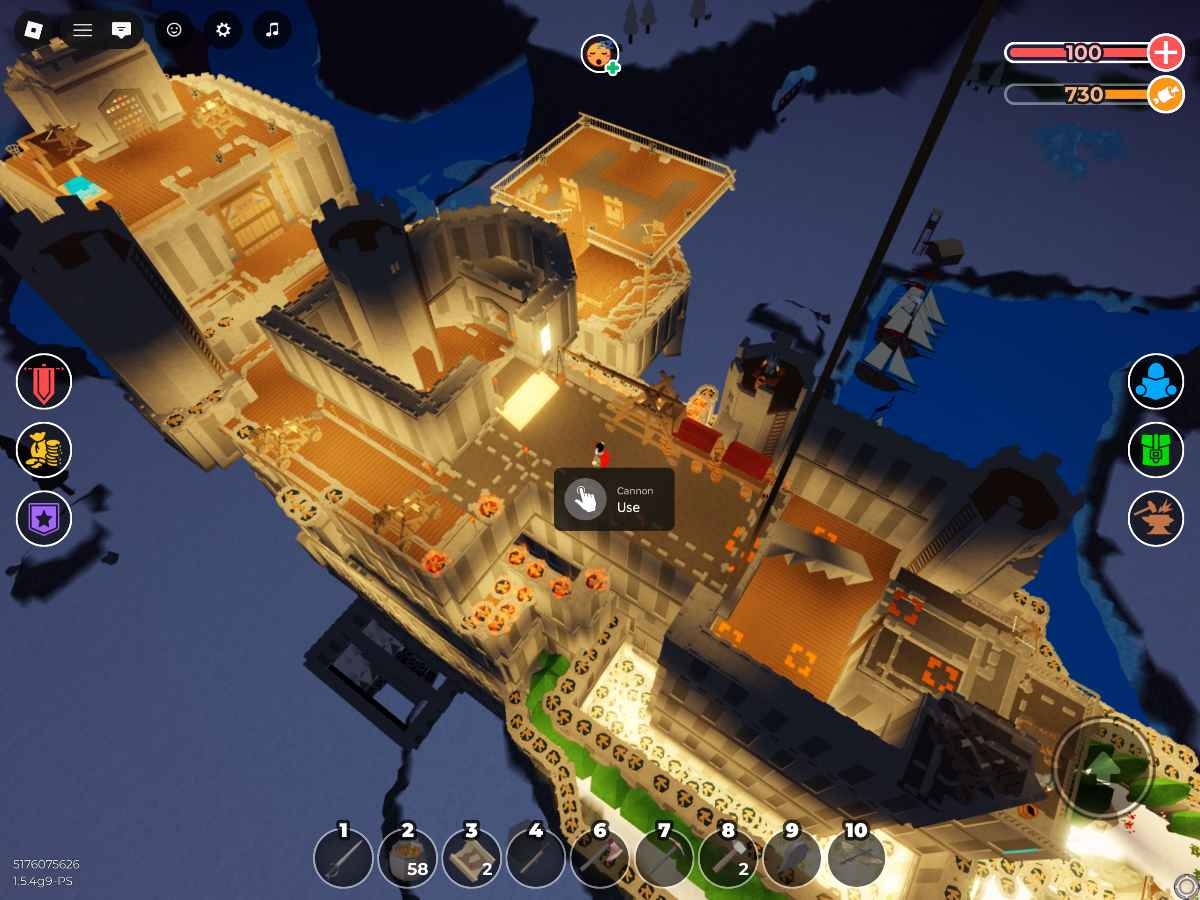This screenshot has width=1200, height=900.
Task: Select the scroll item in slot 3
Action: click(x=472, y=858)
